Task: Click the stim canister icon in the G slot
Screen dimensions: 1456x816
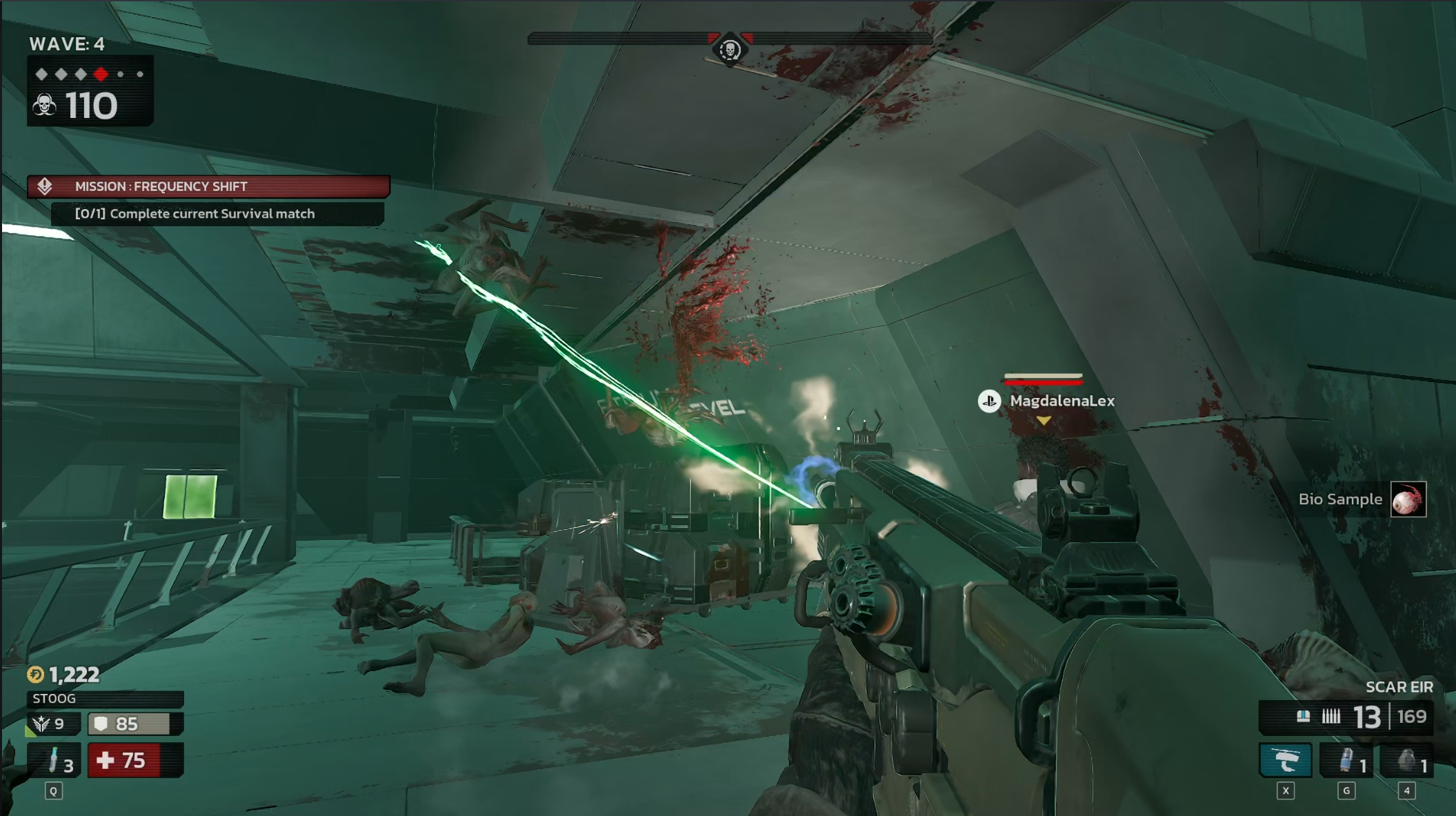Action: tap(1346, 759)
